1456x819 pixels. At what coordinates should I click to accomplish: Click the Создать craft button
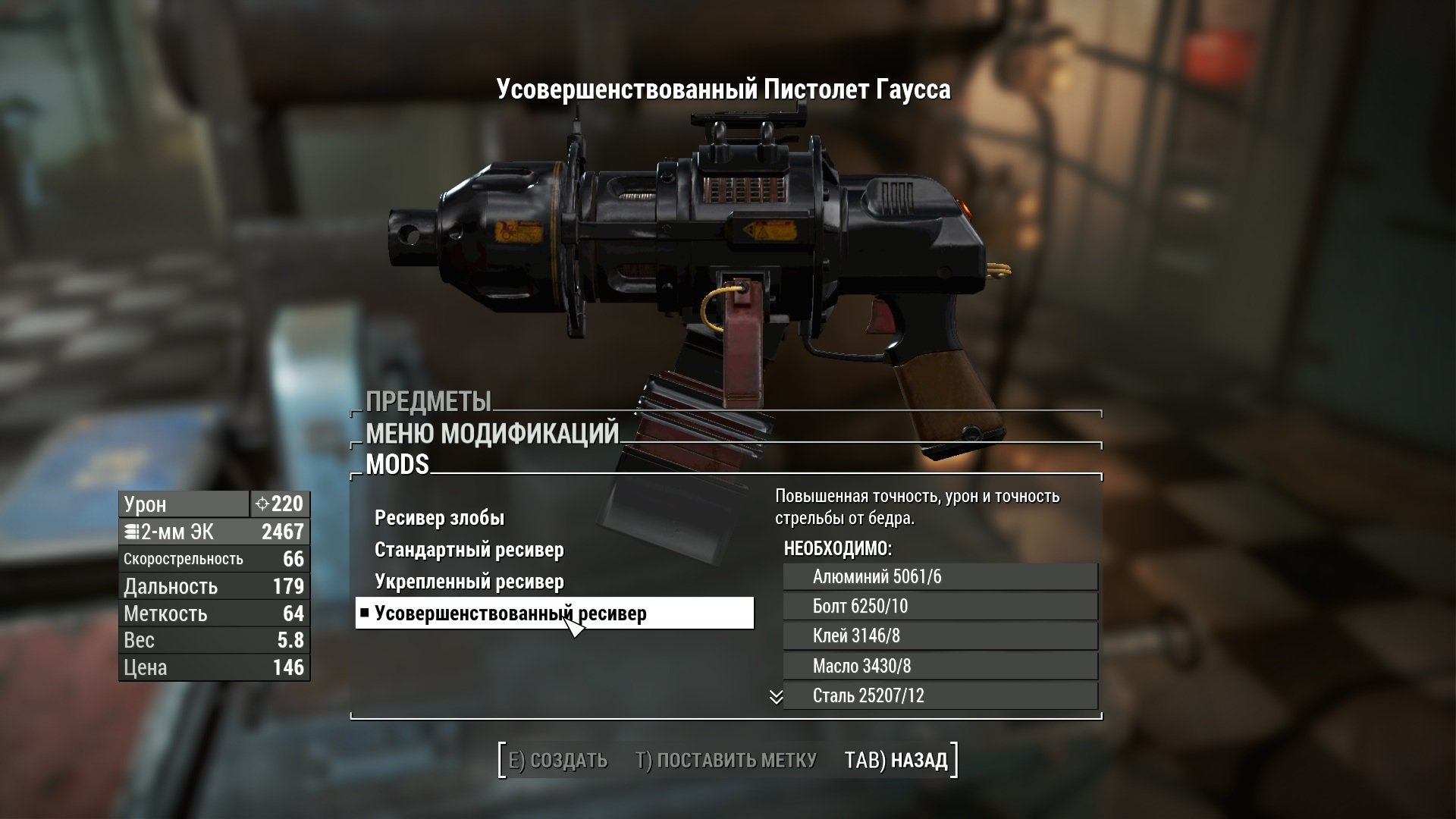click(x=558, y=760)
